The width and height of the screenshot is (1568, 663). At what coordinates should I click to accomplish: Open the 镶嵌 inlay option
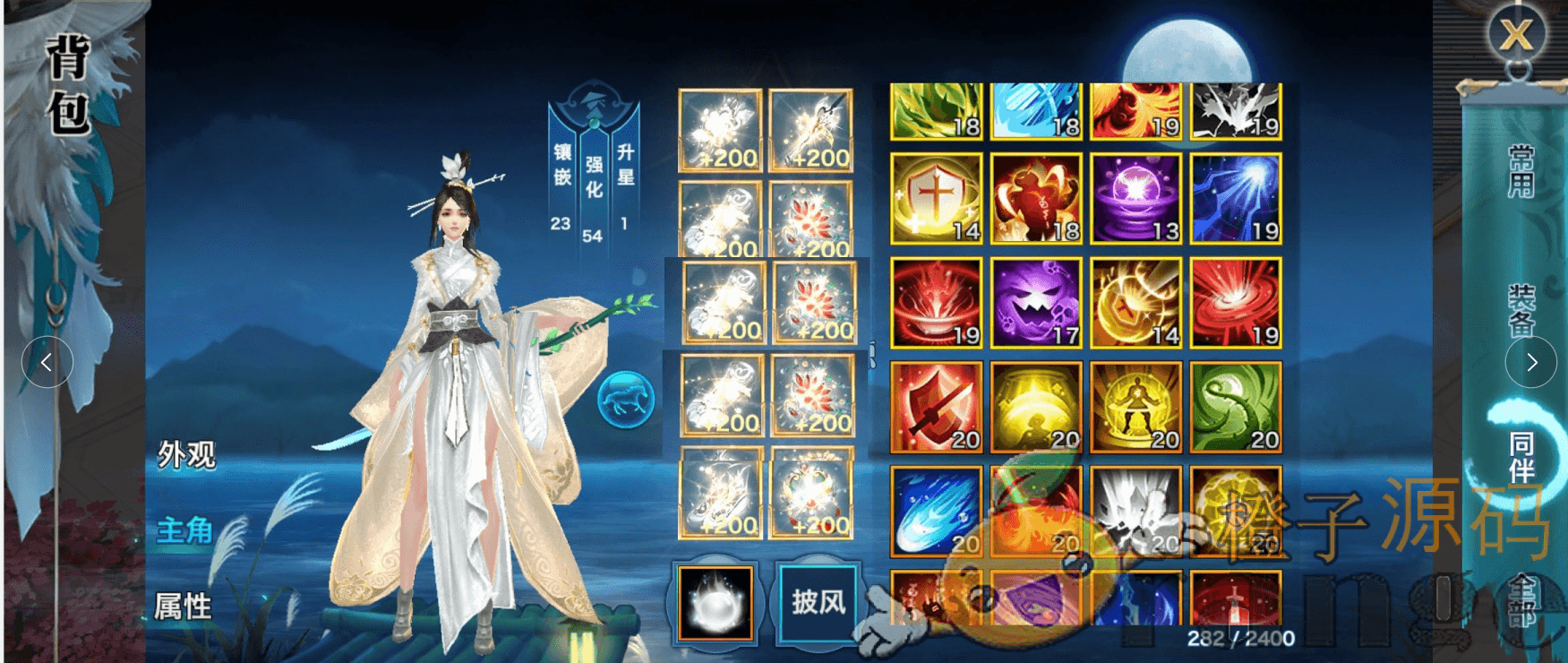pyautogui.click(x=561, y=166)
